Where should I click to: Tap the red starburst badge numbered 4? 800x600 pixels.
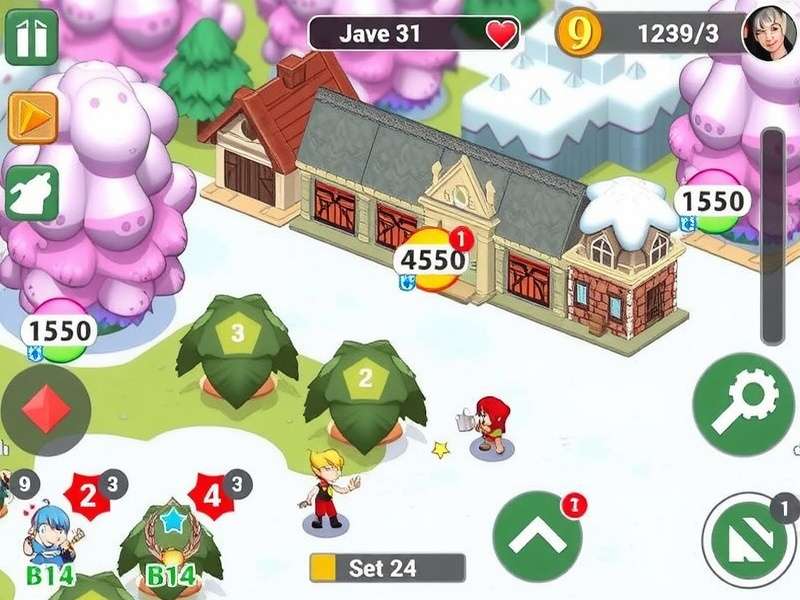[211, 495]
